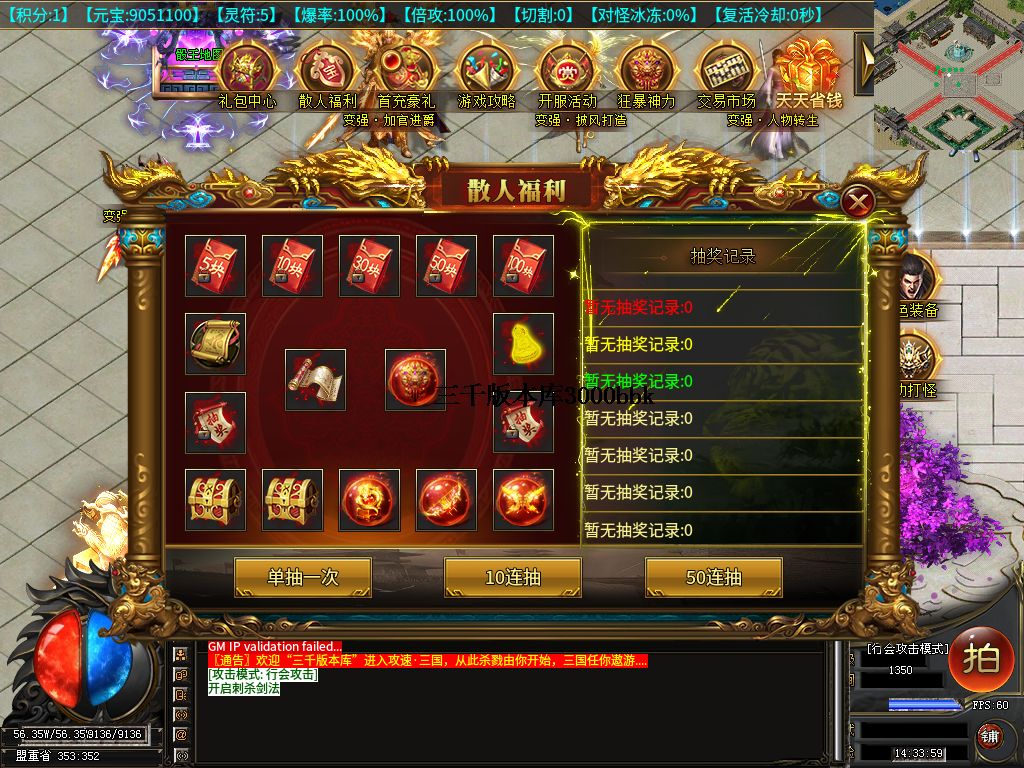Open the 首充豪礼 first-recharge gift
1024x768 pixels.
click(x=406, y=69)
